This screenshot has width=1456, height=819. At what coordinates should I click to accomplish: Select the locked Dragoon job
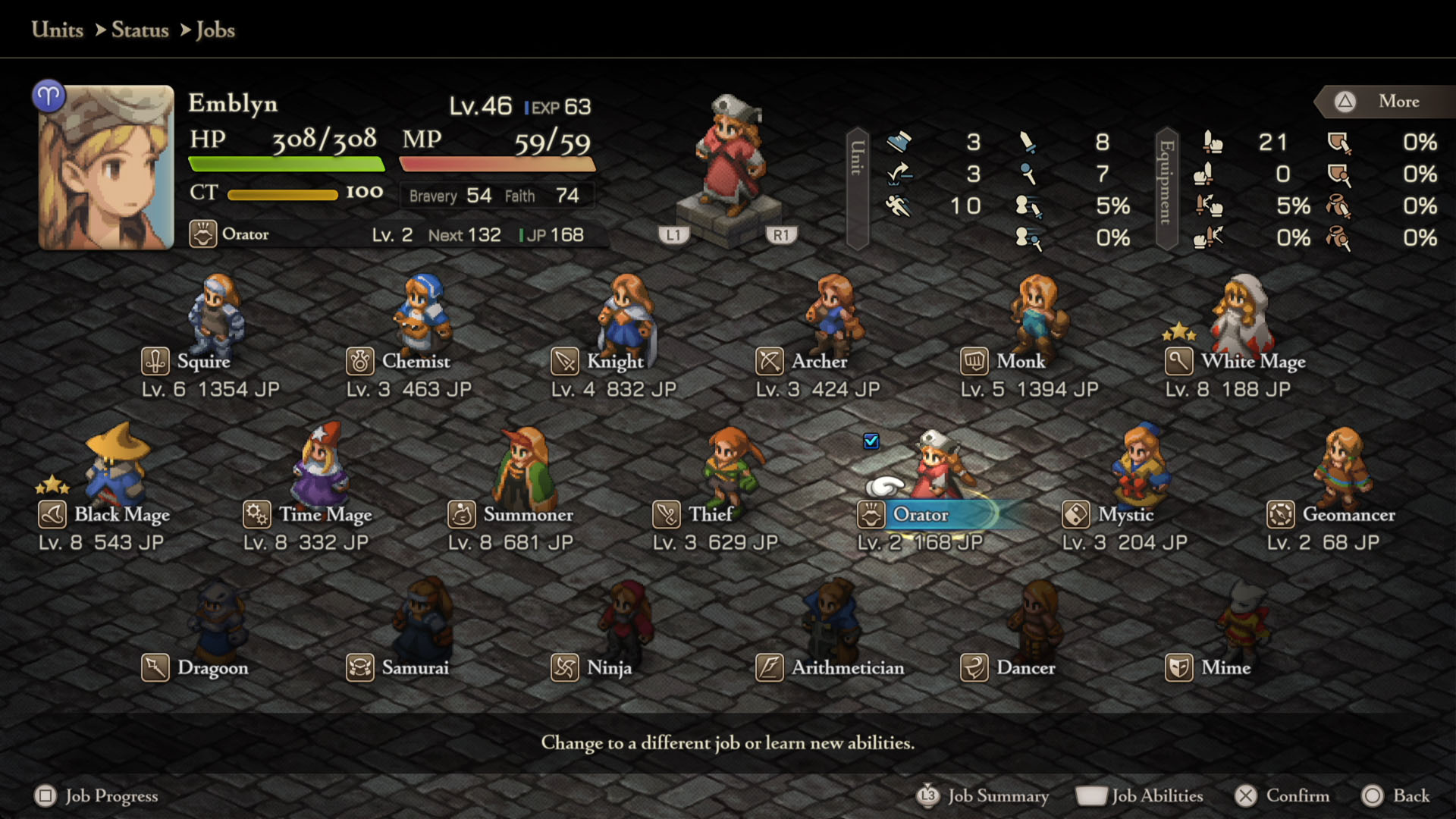coord(212,668)
